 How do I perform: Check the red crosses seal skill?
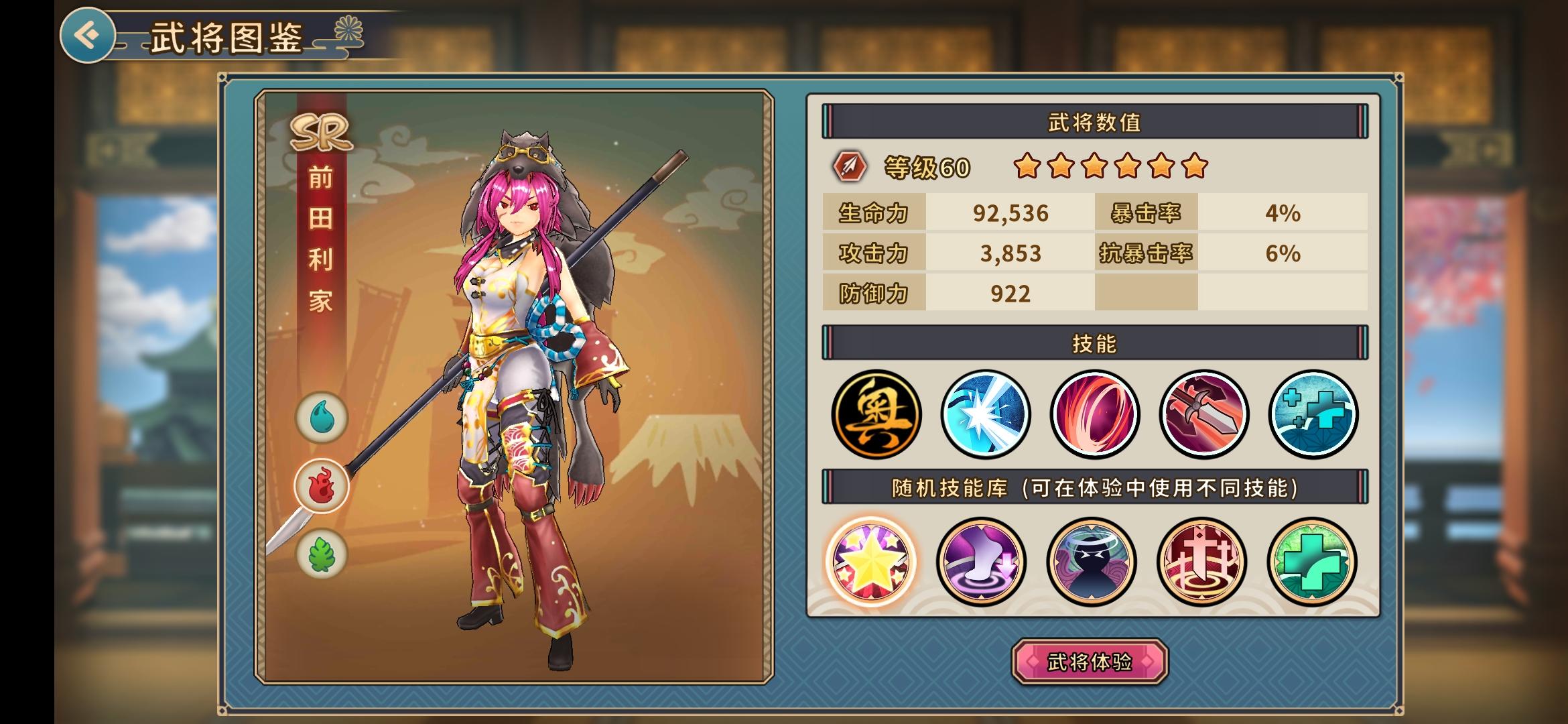click(x=1201, y=562)
